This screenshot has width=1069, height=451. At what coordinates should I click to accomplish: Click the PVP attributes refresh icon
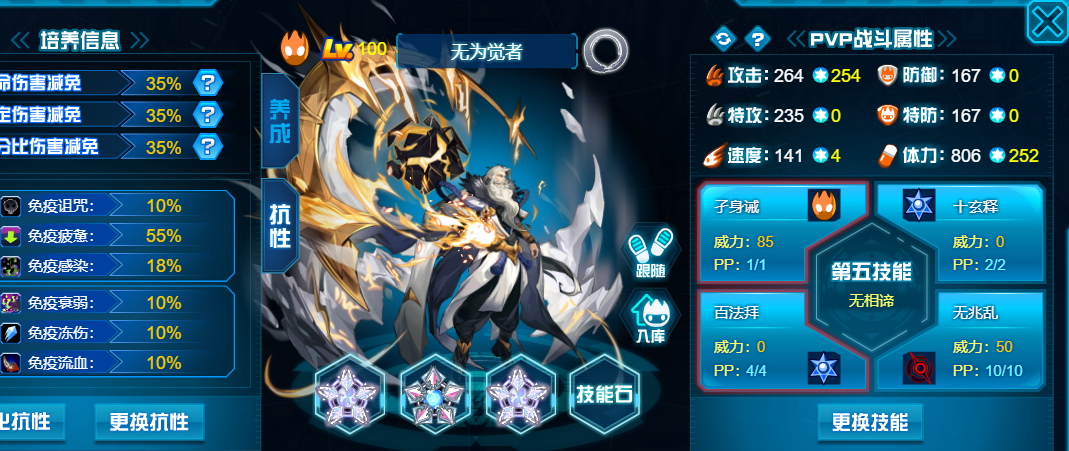tap(722, 39)
